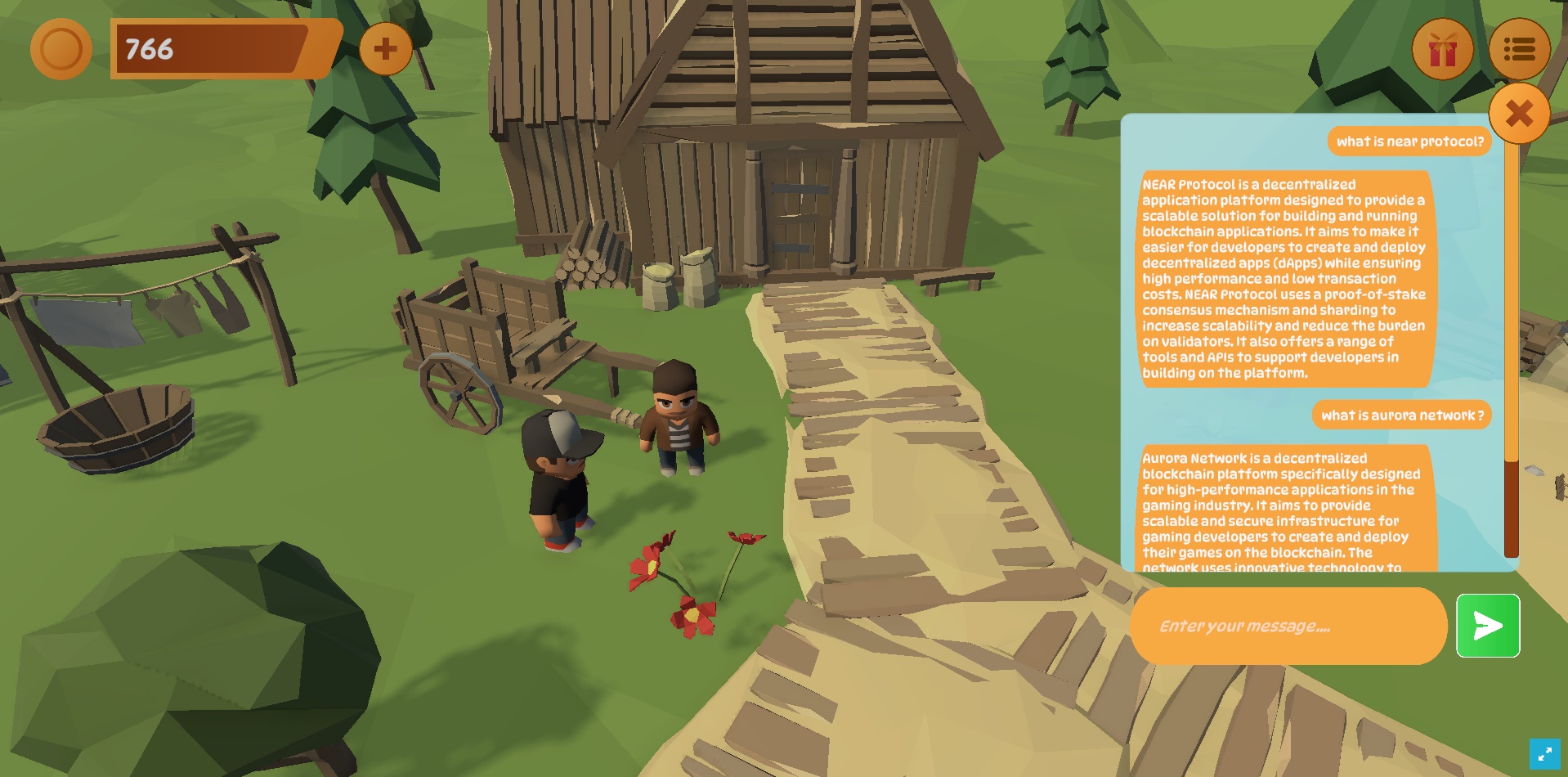Image resolution: width=1568 pixels, height=777 pixels.
Task: Toggle fullscreen with the blue expand icon
Action: point(1544,754)
